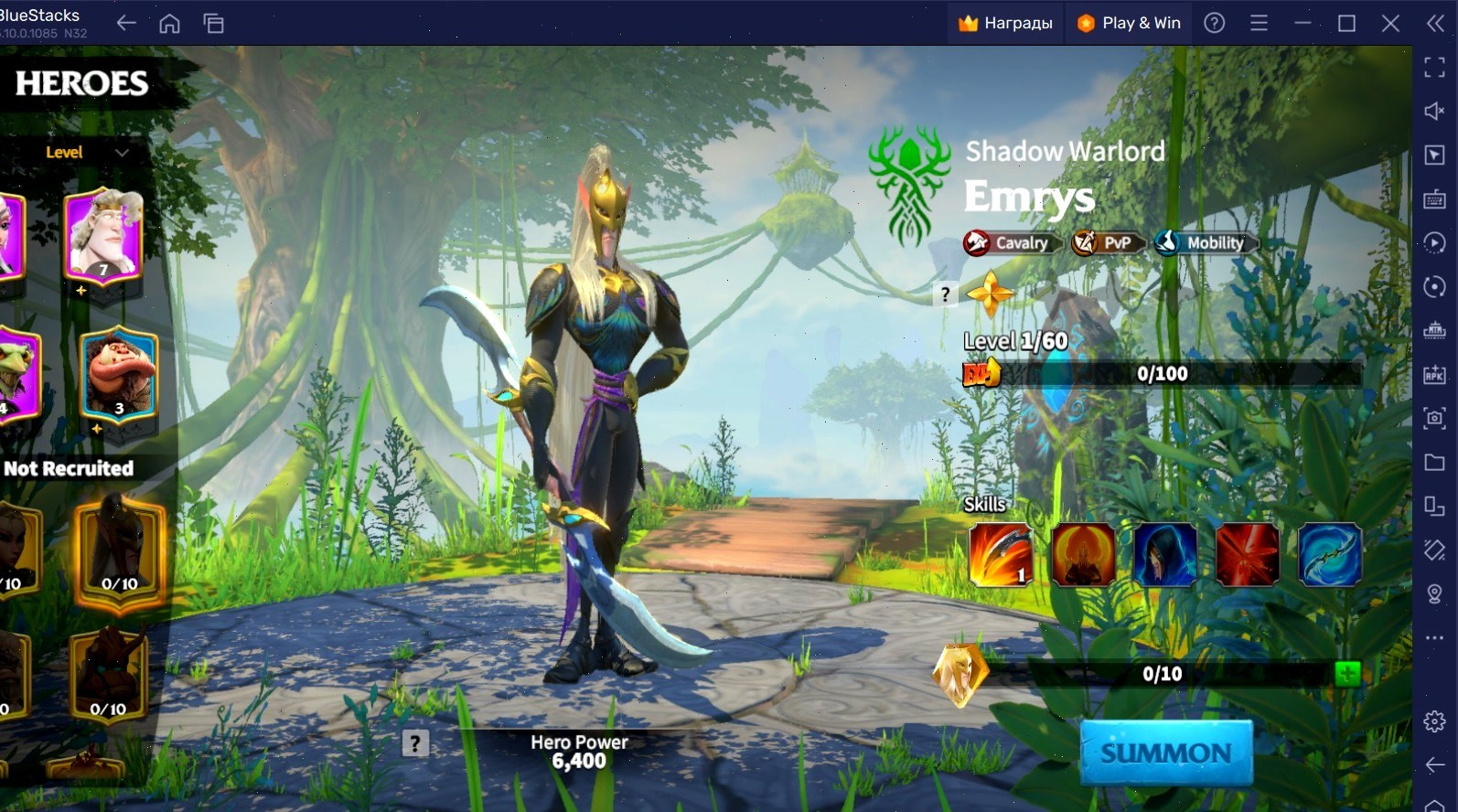1458x812 pixels.
Task: Open the Hero Power help question mark
Action: 415,743
